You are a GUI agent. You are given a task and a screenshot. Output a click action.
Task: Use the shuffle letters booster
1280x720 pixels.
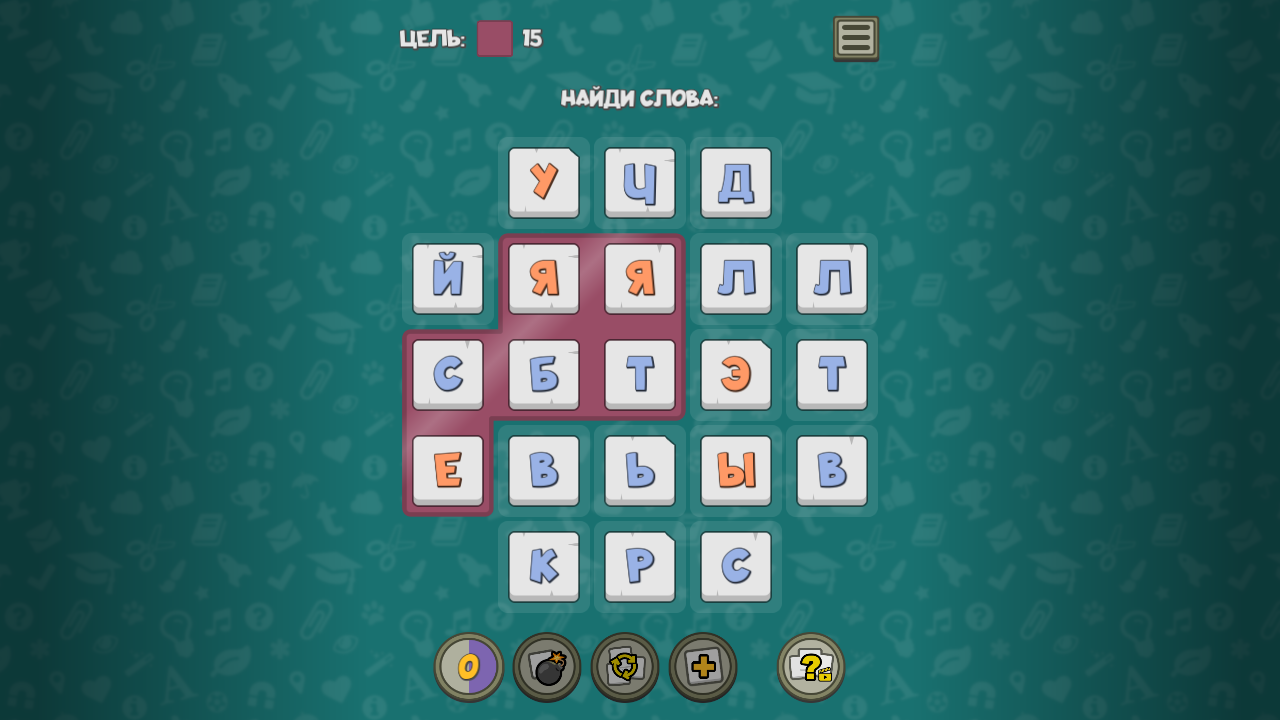pyautogui.click(x=624, y=666)
